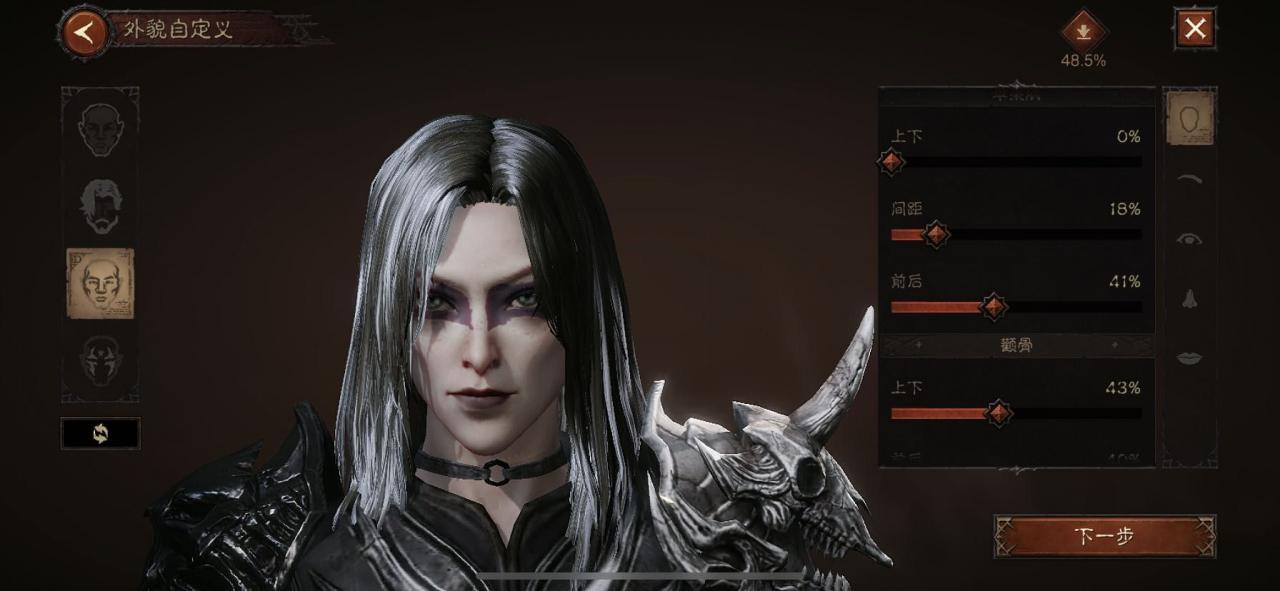Click the 前后 slider handle at 41%
The width and height of the screenshot is (1280, 591).
click(993, 307)
